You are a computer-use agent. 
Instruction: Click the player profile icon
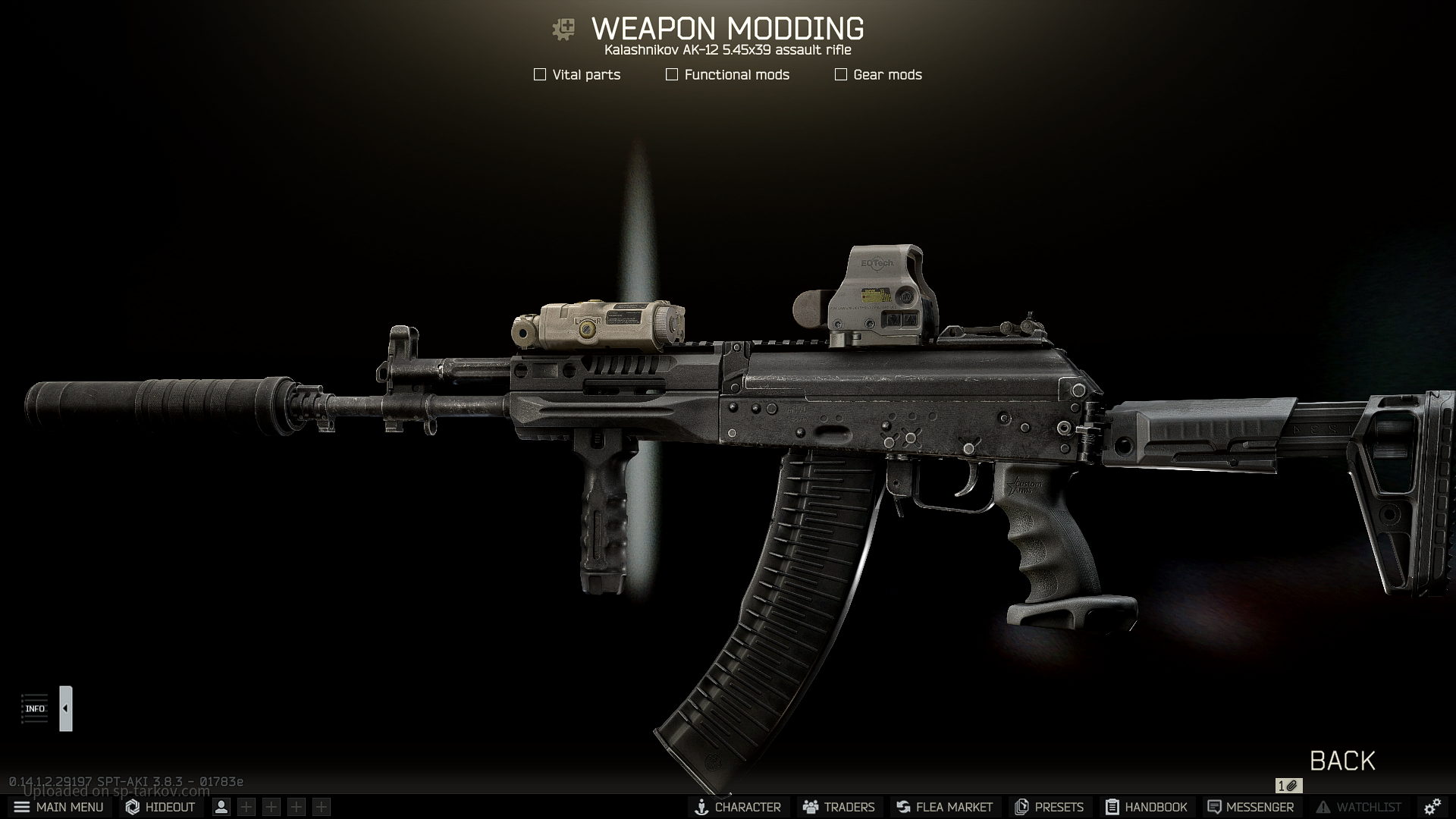221,807
